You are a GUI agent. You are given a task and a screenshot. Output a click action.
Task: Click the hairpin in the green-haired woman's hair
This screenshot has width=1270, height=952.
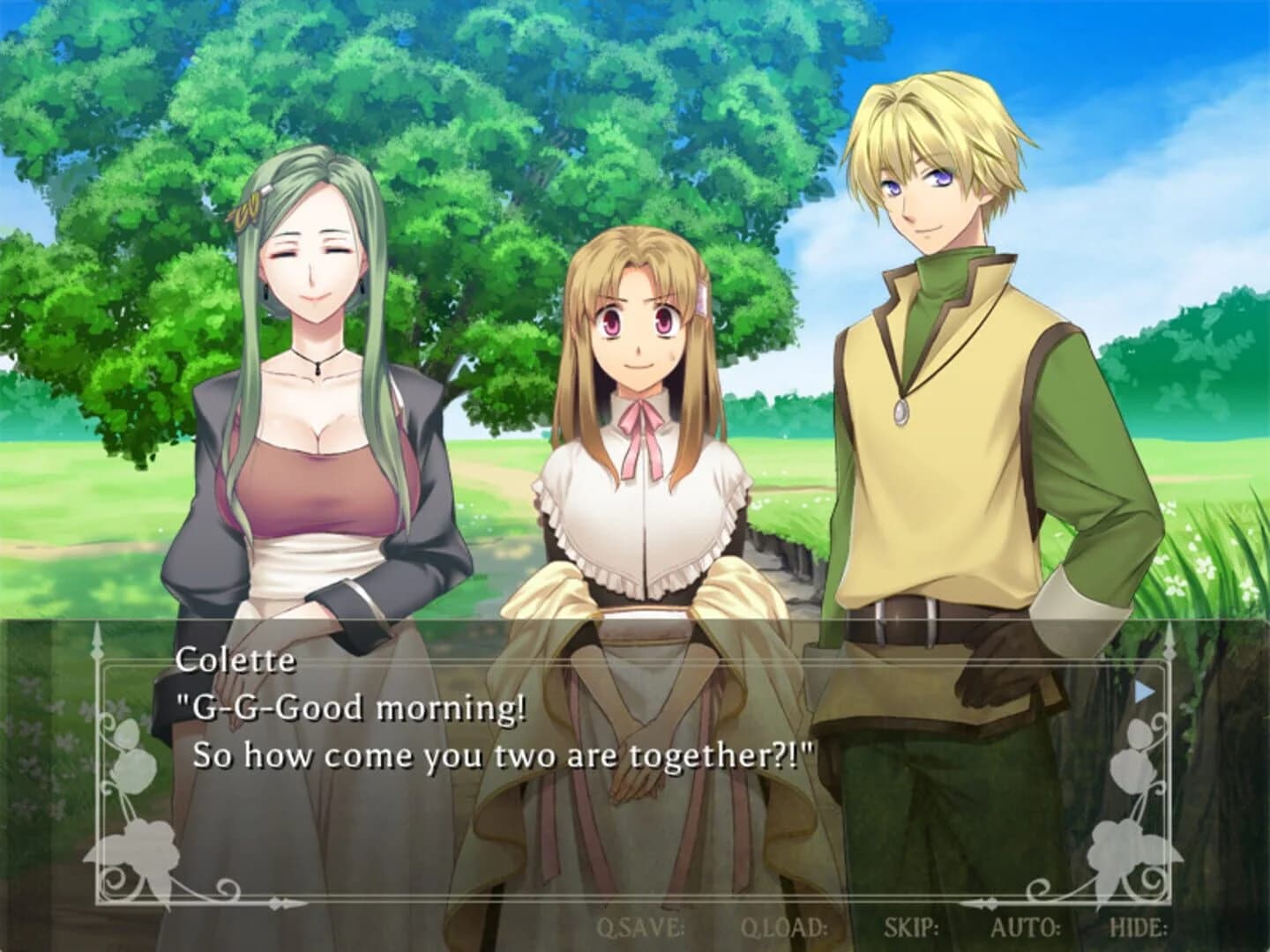(246, 208)
